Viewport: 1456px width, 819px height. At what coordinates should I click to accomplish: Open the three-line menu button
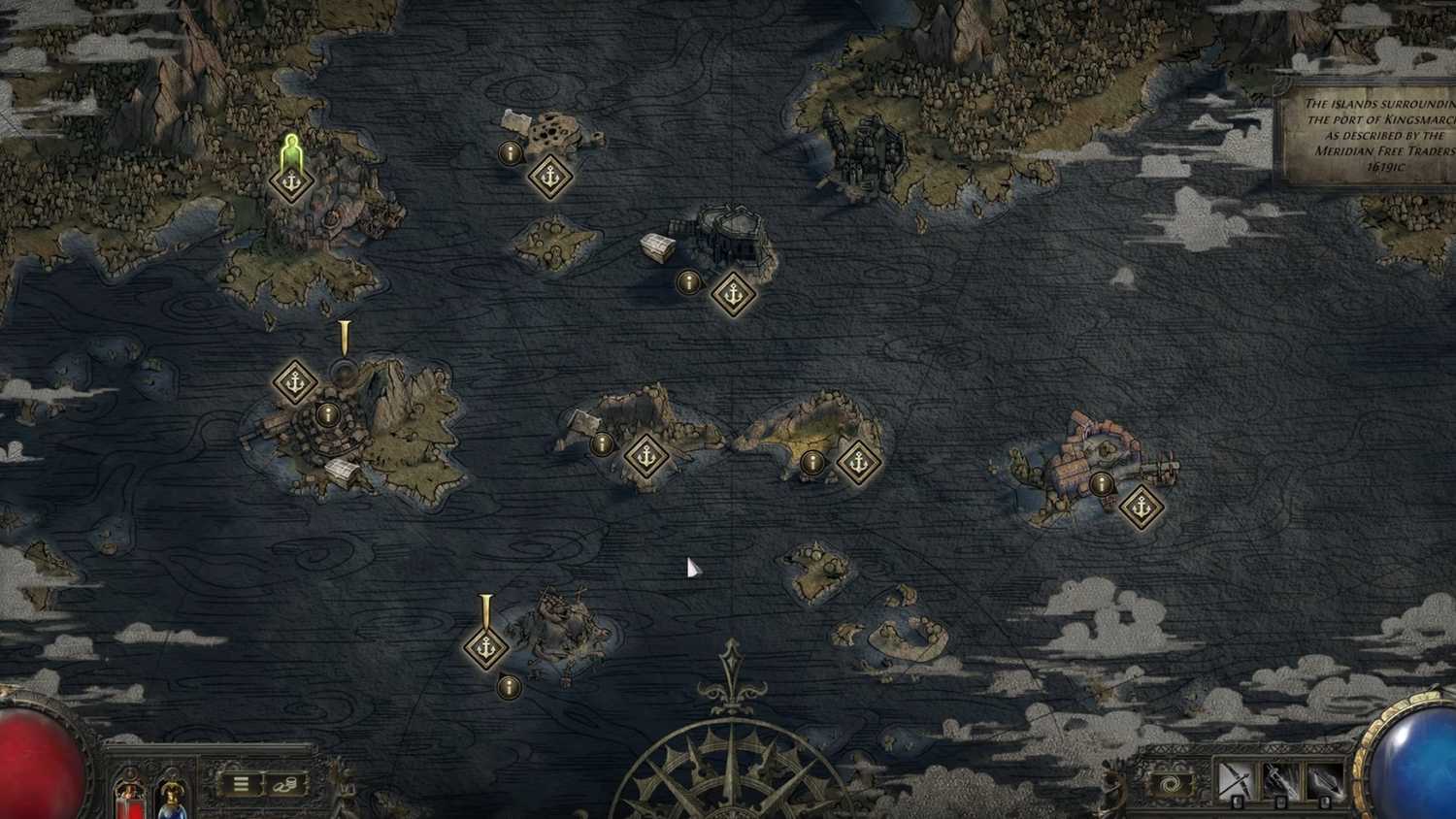pos(241,783)
